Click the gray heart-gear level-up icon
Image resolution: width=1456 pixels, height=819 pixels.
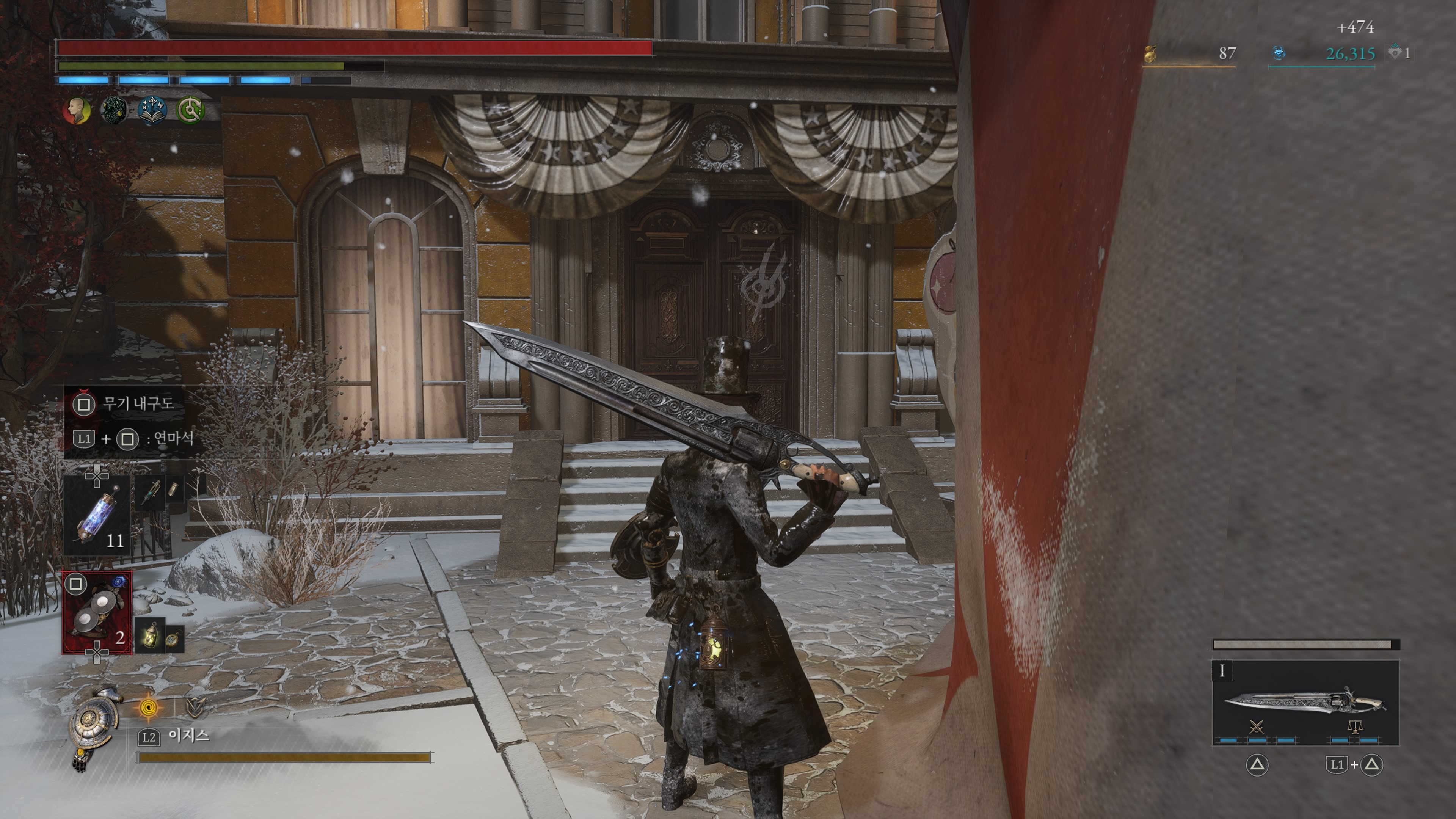(1395, 53)
